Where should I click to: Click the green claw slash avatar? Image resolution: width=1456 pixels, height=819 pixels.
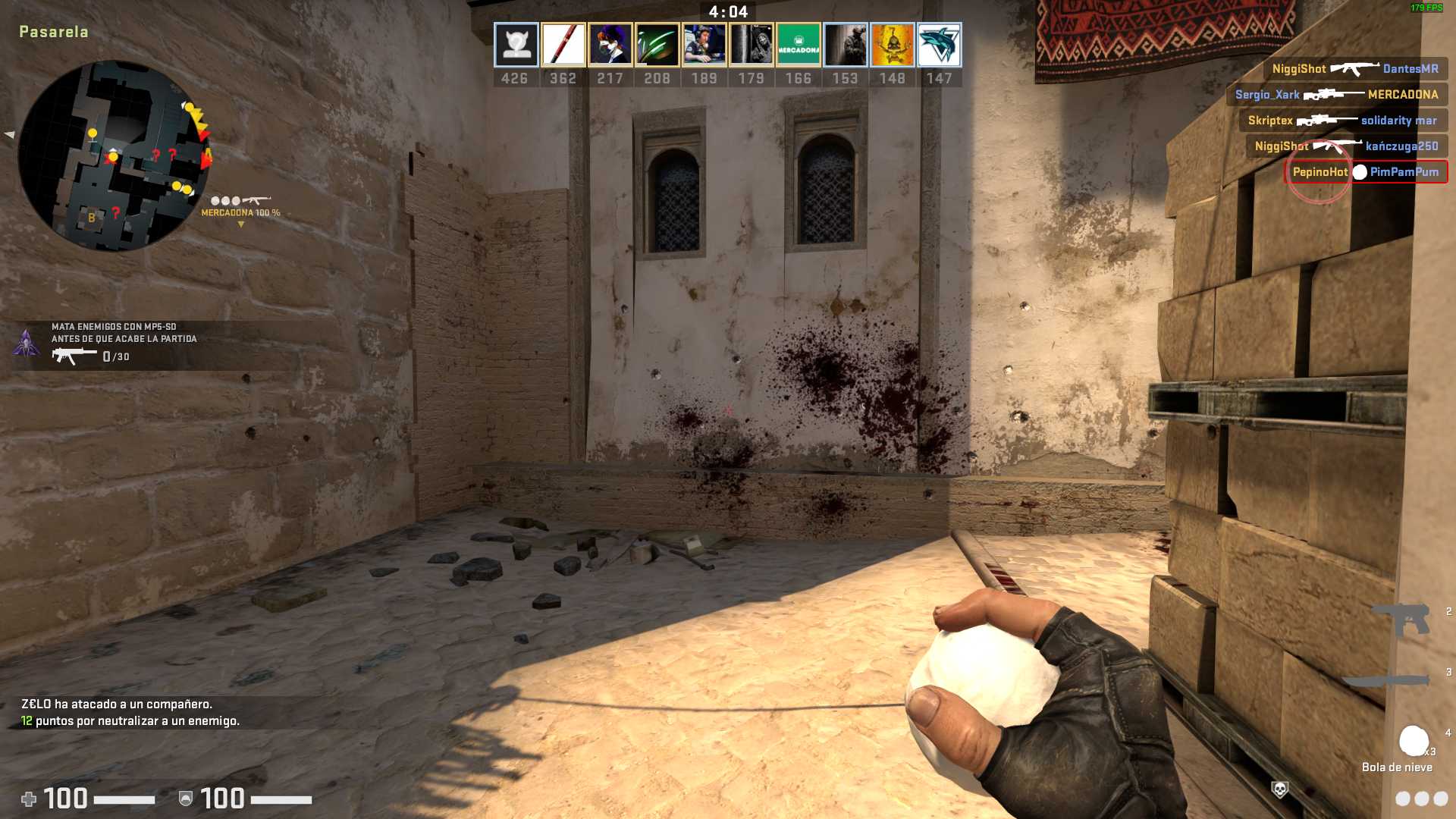pyautogui.click(x=657, y=45)
